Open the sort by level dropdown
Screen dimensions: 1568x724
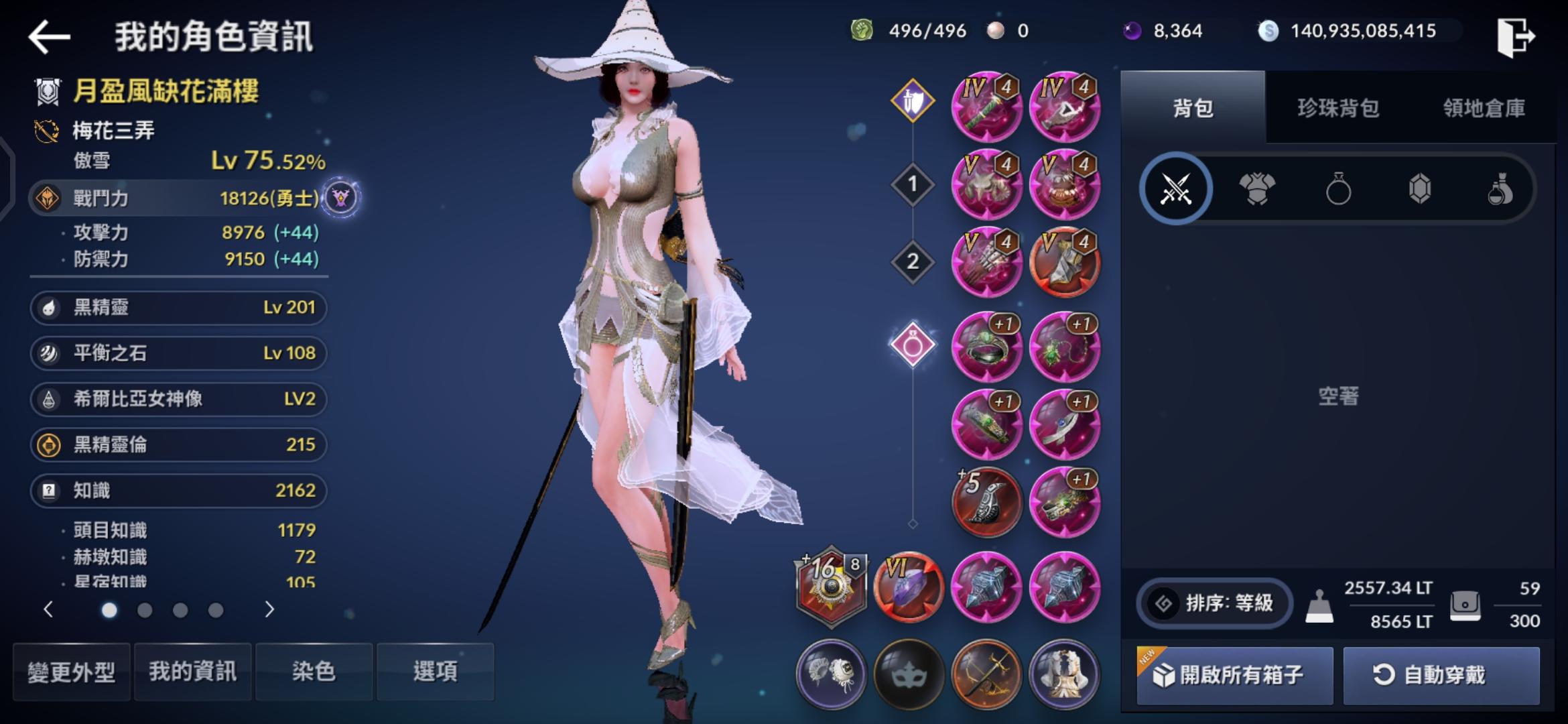pyautogui.click(x=1214, y=603)
